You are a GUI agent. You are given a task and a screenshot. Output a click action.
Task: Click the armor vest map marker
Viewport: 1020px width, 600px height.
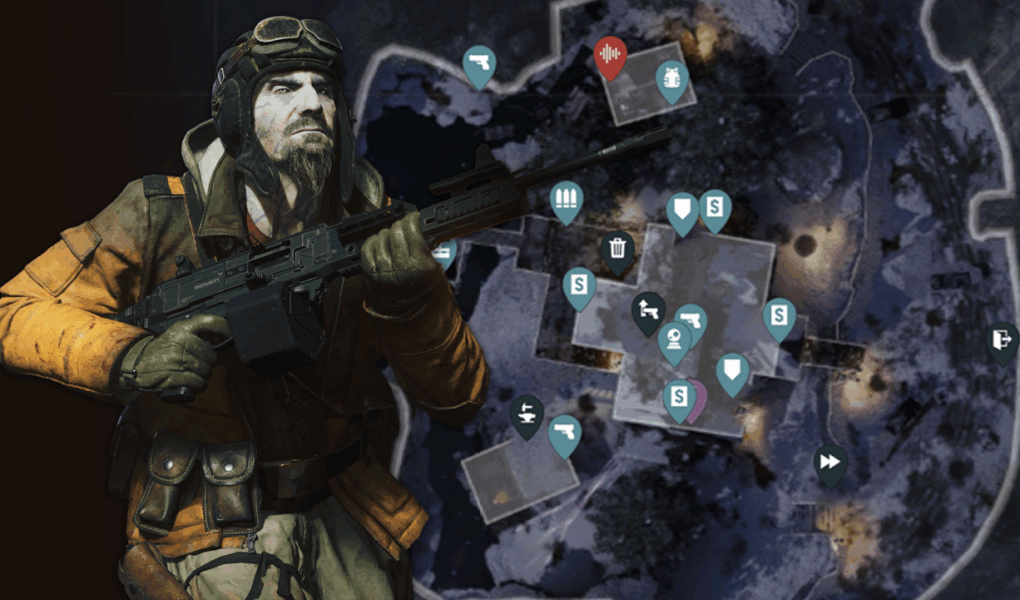(672, 80)
